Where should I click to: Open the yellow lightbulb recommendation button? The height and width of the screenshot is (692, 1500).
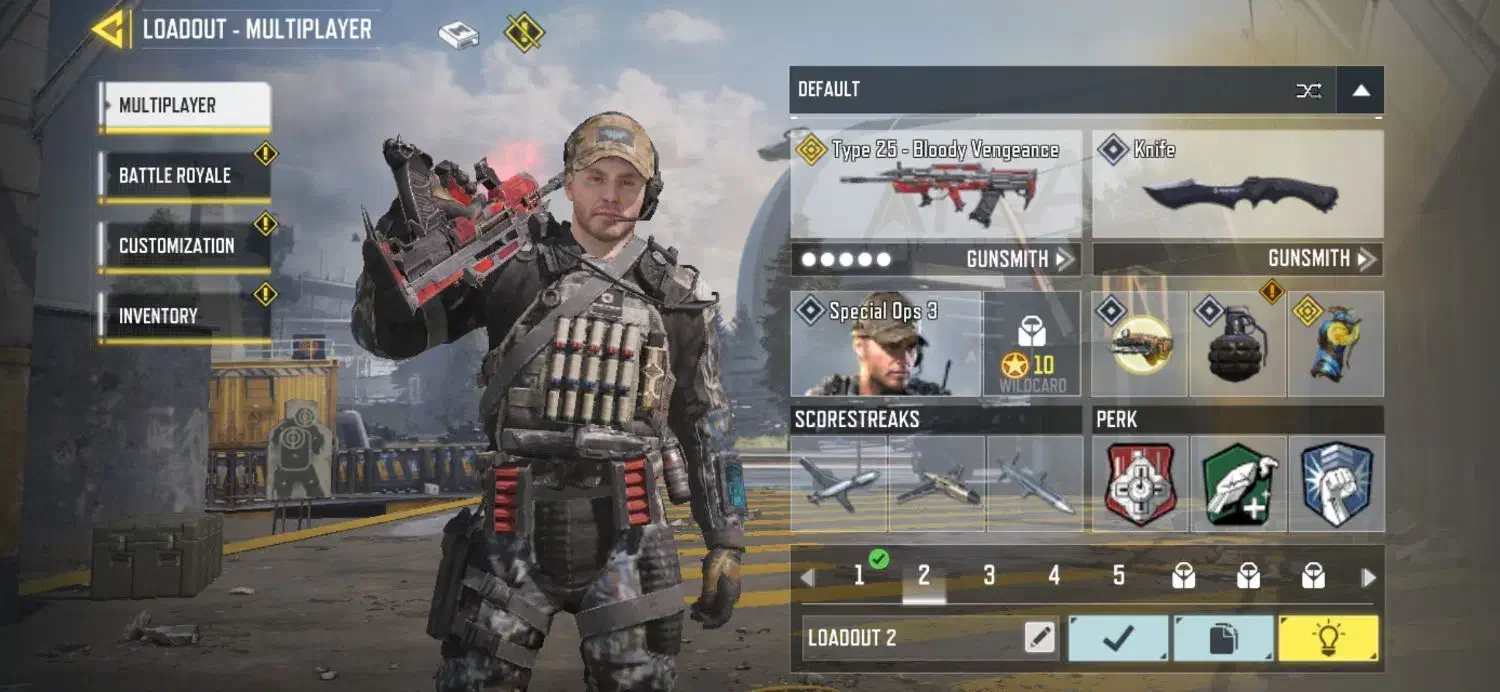click(1327, 638)
